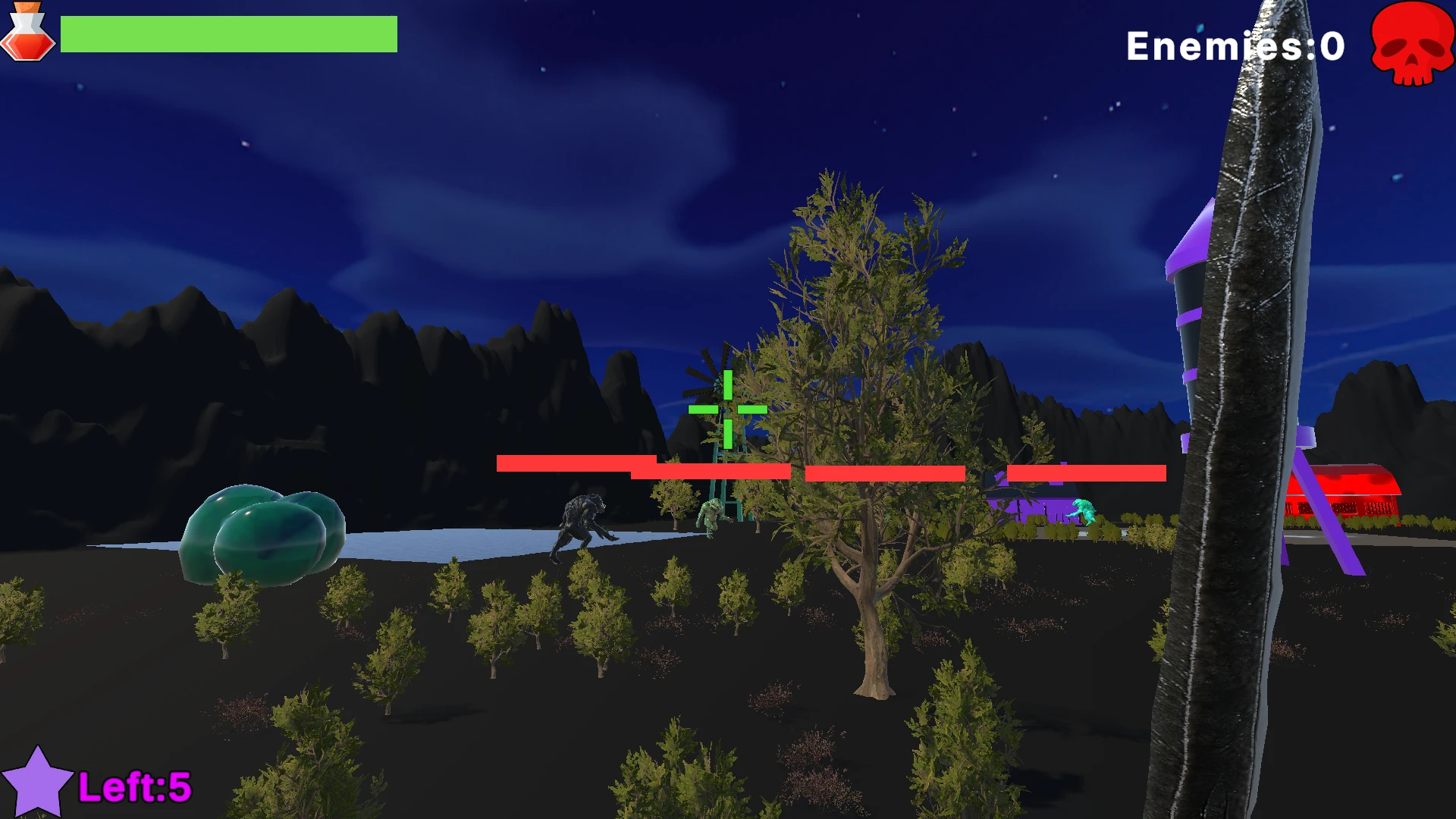Select the red skull enemies icon
The image size is (1456, 819).
[x=1412, y=44]
